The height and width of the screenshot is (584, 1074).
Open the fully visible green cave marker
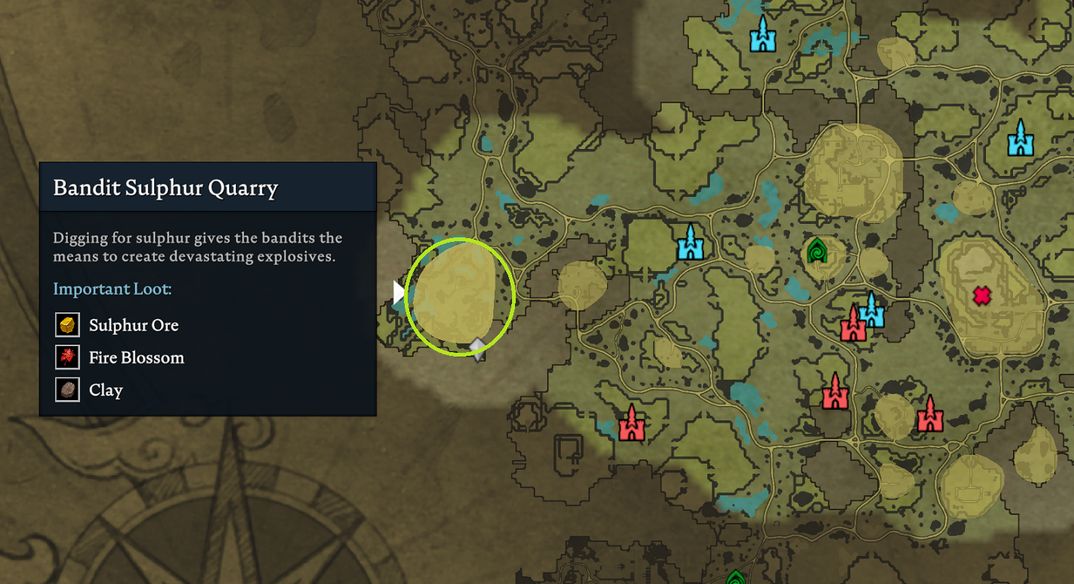pyautogui.click(x=818, y=250)
